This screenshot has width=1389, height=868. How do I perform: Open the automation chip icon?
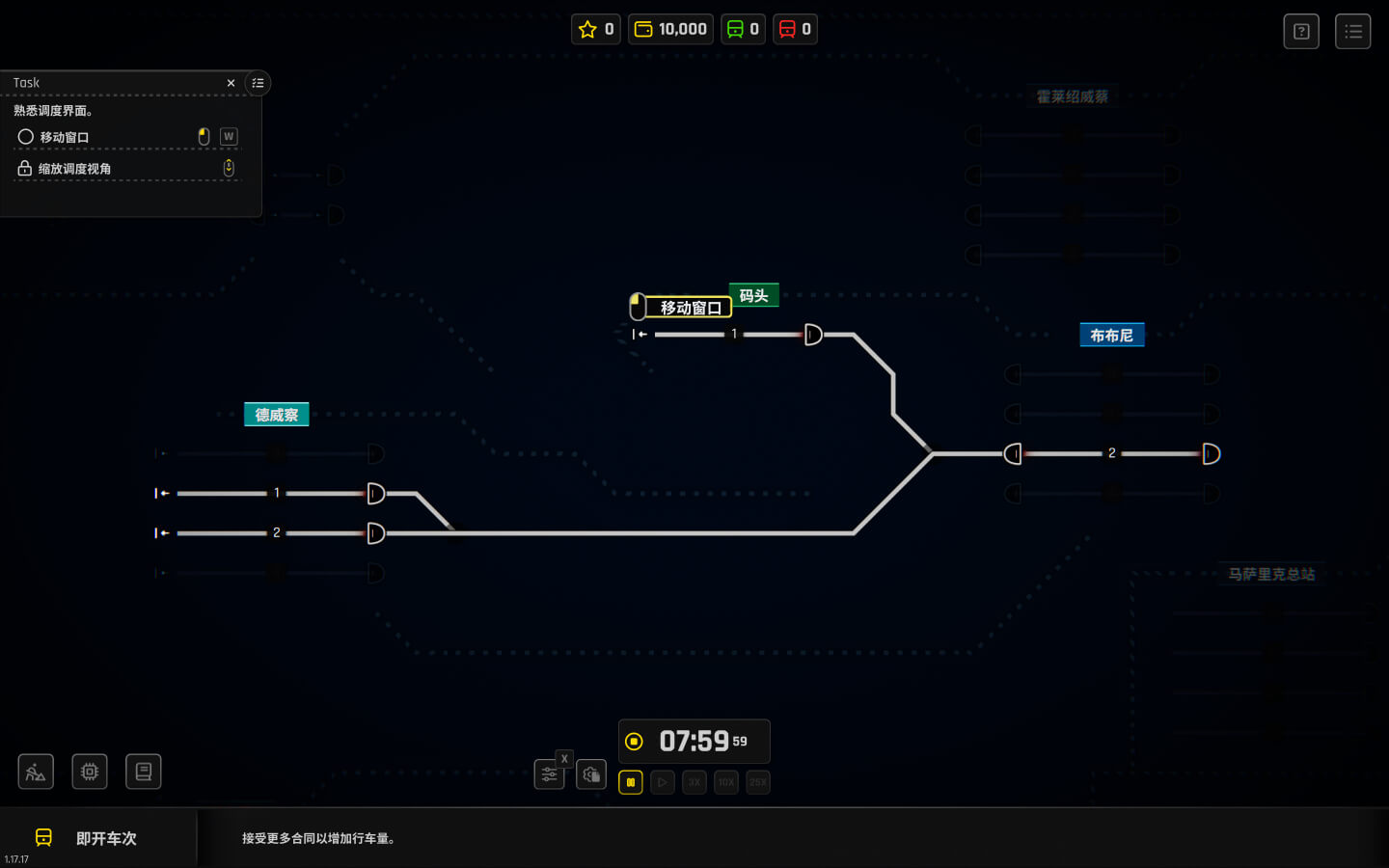pyautogui.click(x=90, y=772)
